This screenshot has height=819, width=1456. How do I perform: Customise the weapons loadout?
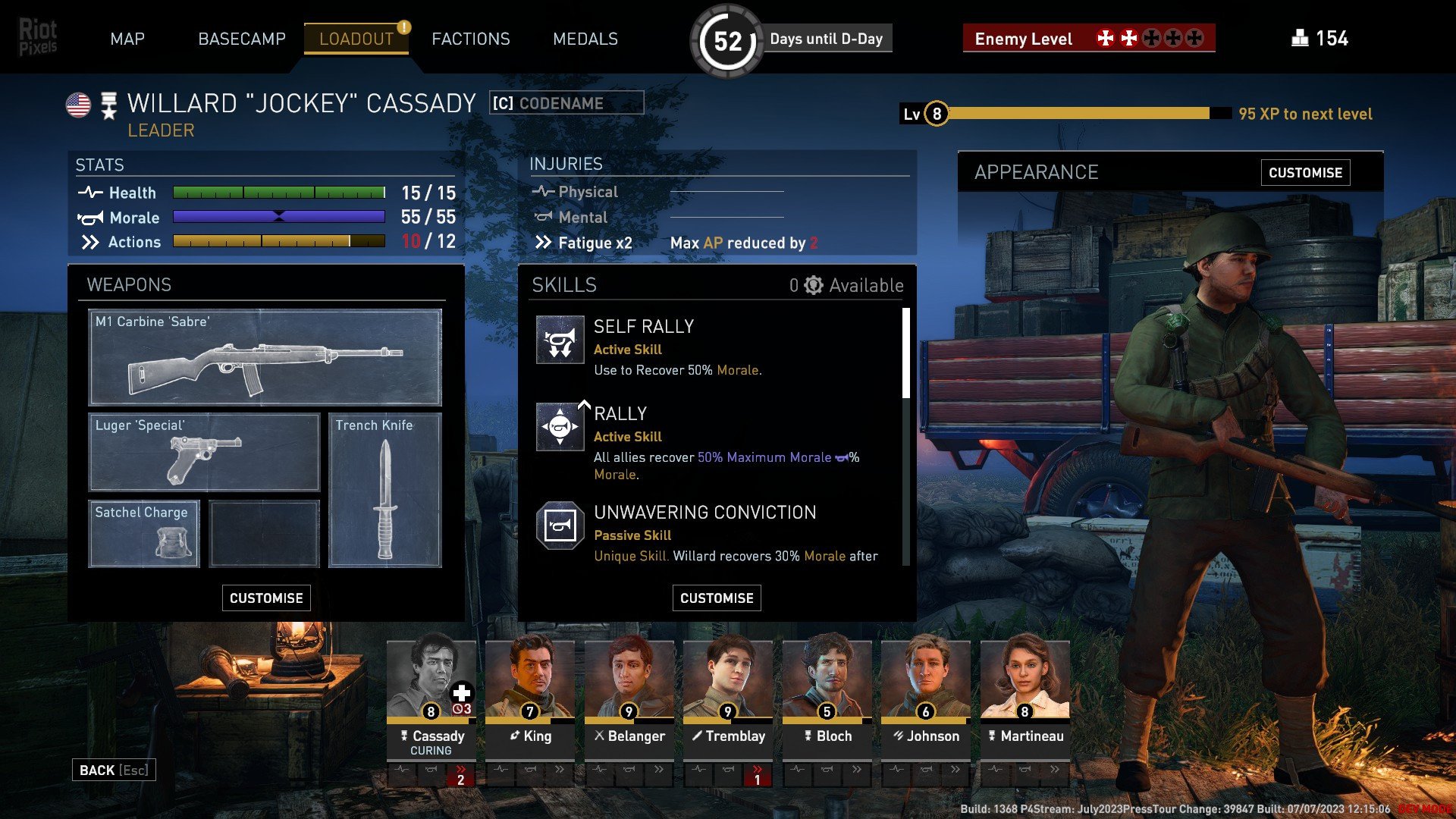tap(266, 598)
